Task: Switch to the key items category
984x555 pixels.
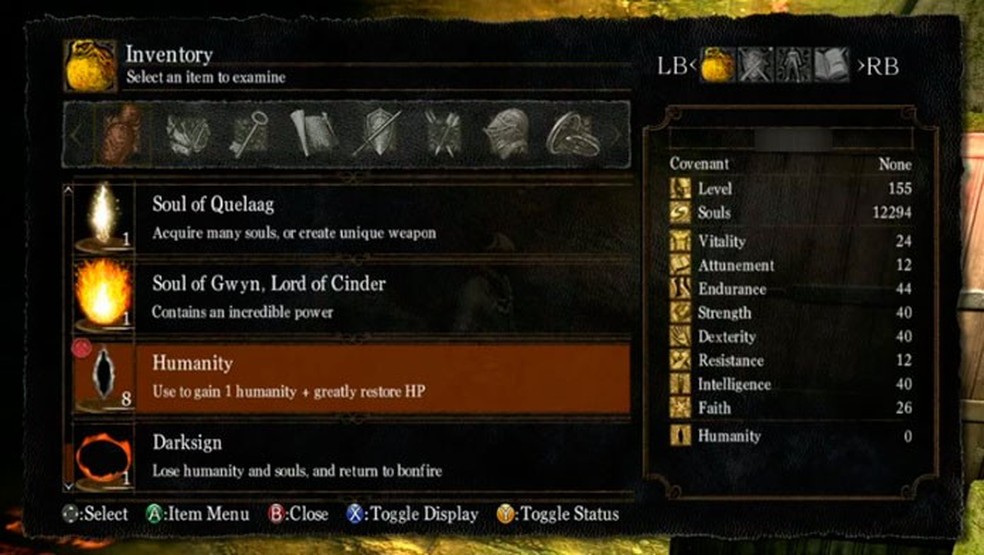Action: 248,132
